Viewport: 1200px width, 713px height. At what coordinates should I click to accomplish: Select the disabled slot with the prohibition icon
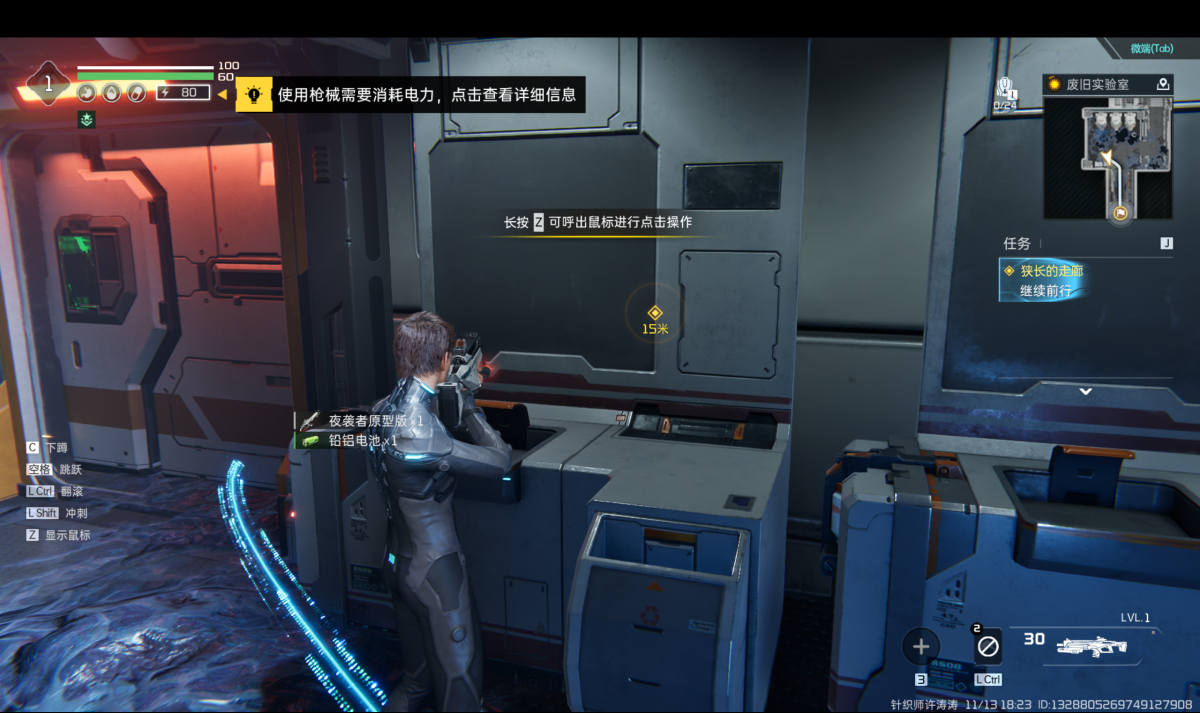point(988,647)
